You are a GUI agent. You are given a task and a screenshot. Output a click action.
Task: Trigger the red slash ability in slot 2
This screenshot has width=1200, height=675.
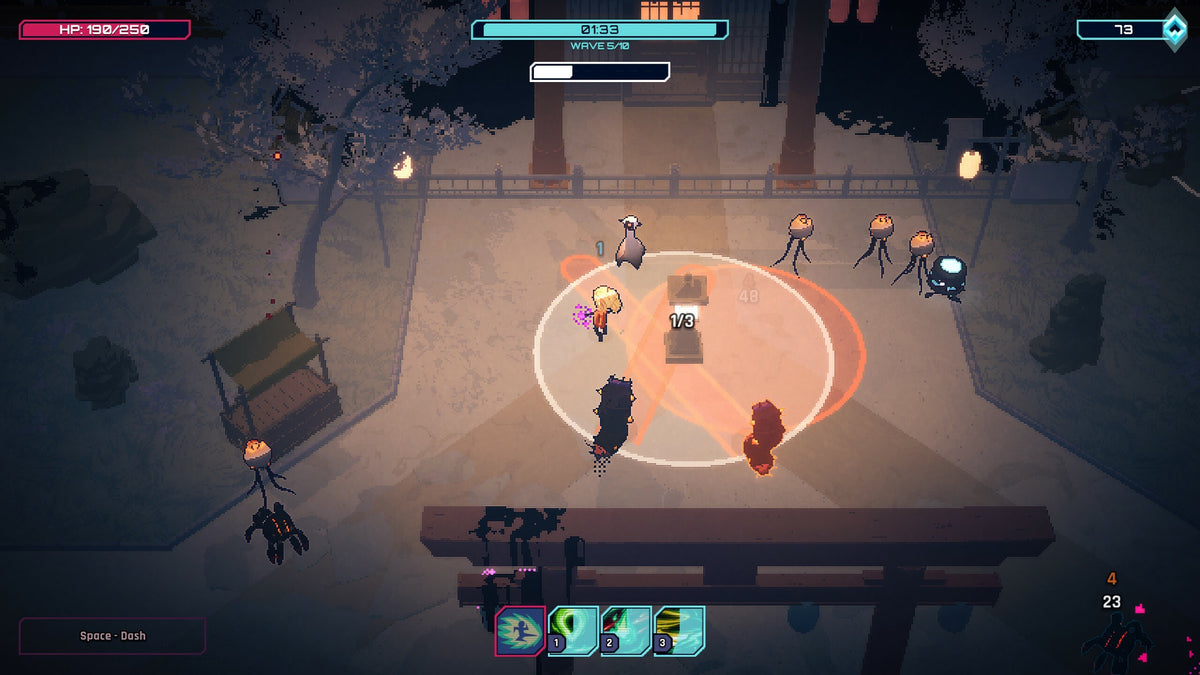[626, 631]
